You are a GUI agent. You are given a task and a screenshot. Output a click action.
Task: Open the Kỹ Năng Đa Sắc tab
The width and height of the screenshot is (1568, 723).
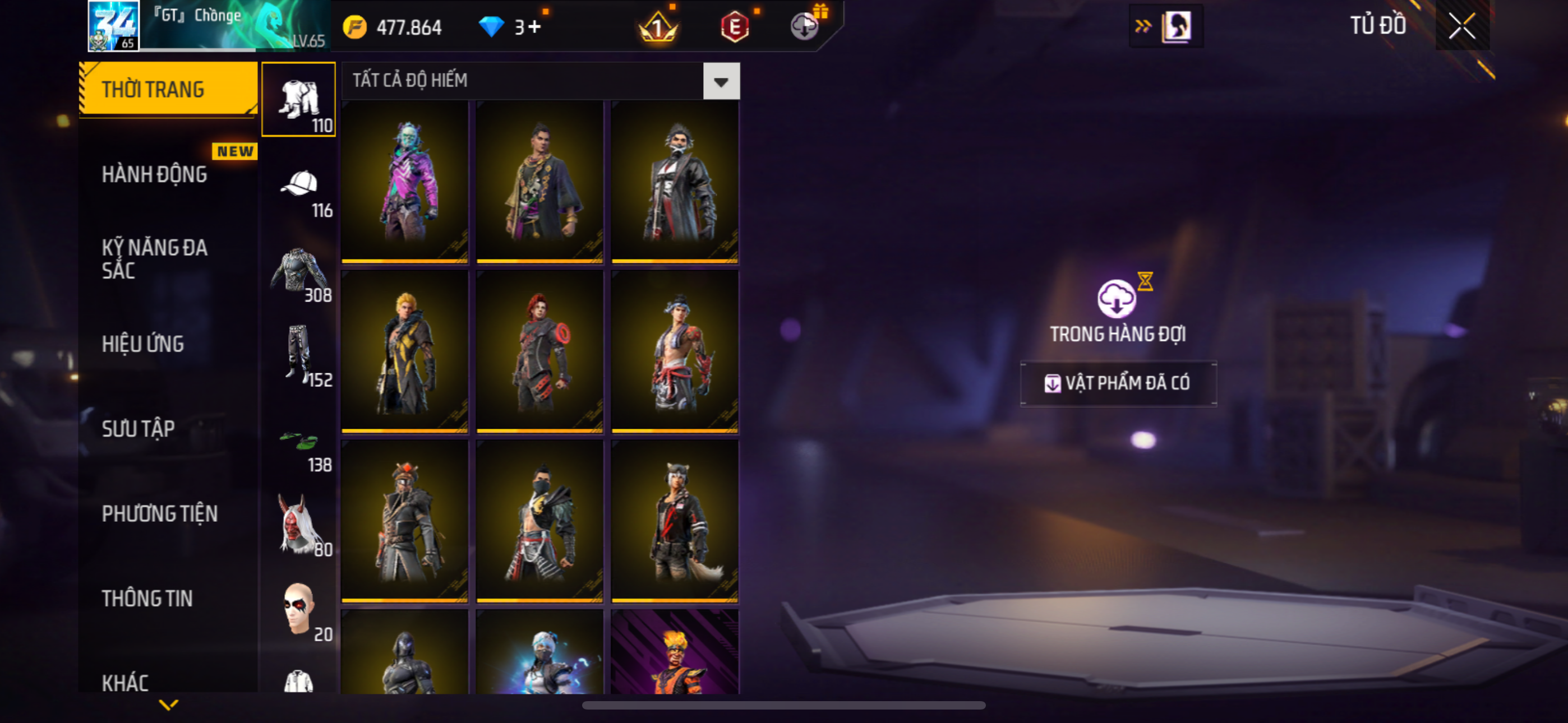(x=154, y=258)
